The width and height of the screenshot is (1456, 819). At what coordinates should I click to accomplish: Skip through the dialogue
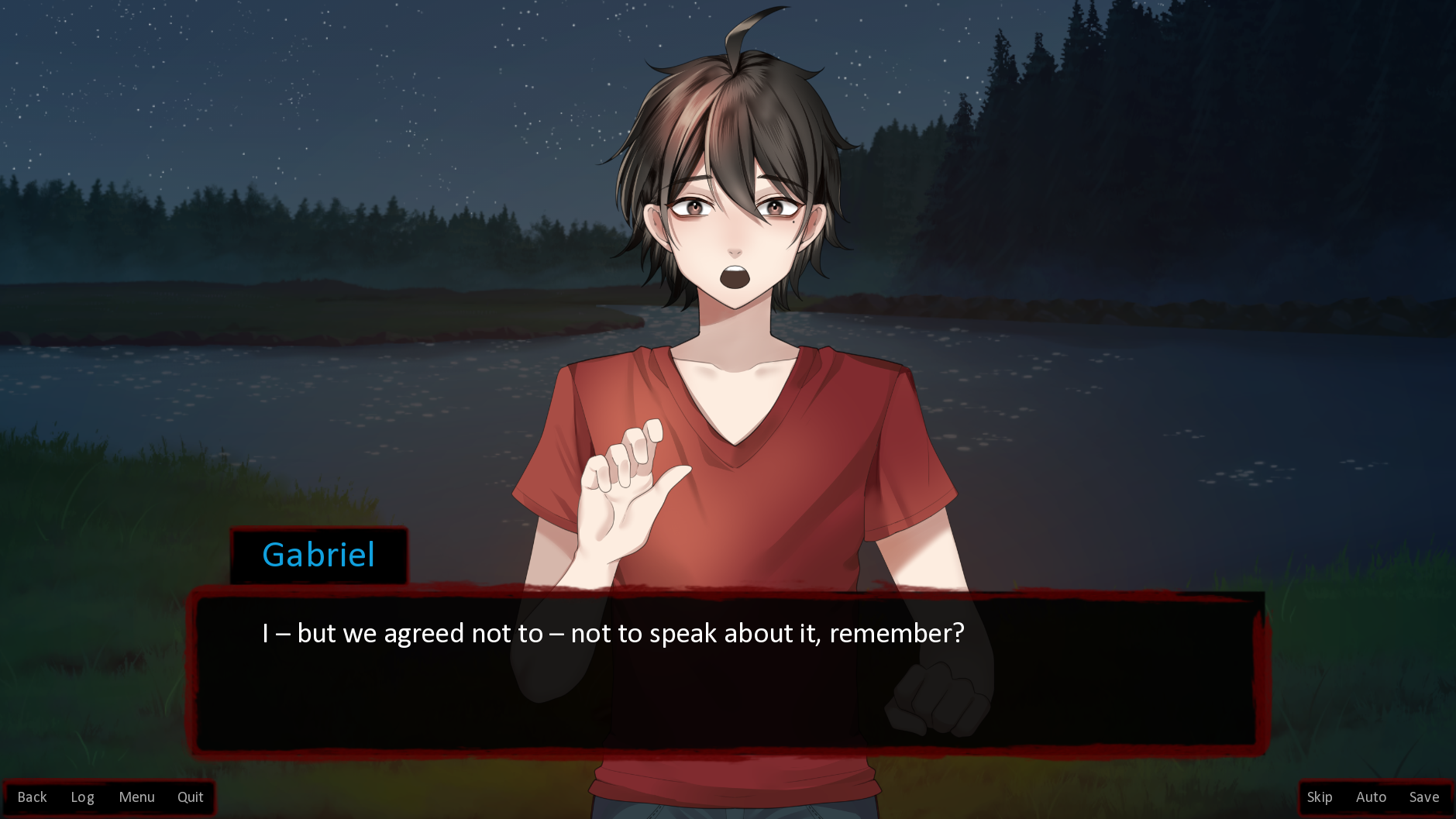1319,797
